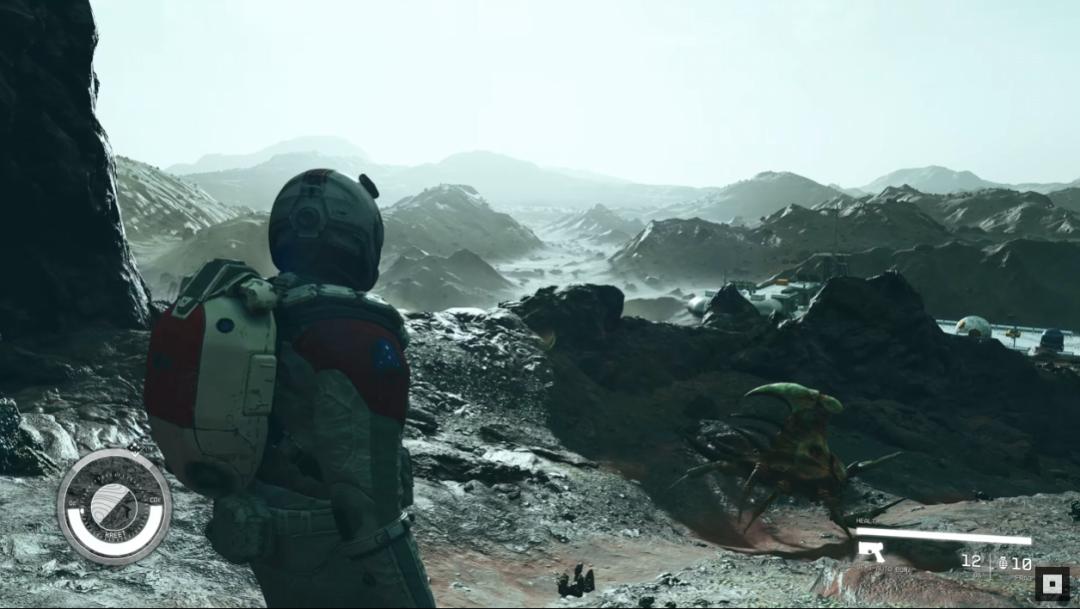The width and height of the screenshot is (1080, 609).
Task: Click the grenade icon beside the ammo
Action: [x=1003, y=563]
